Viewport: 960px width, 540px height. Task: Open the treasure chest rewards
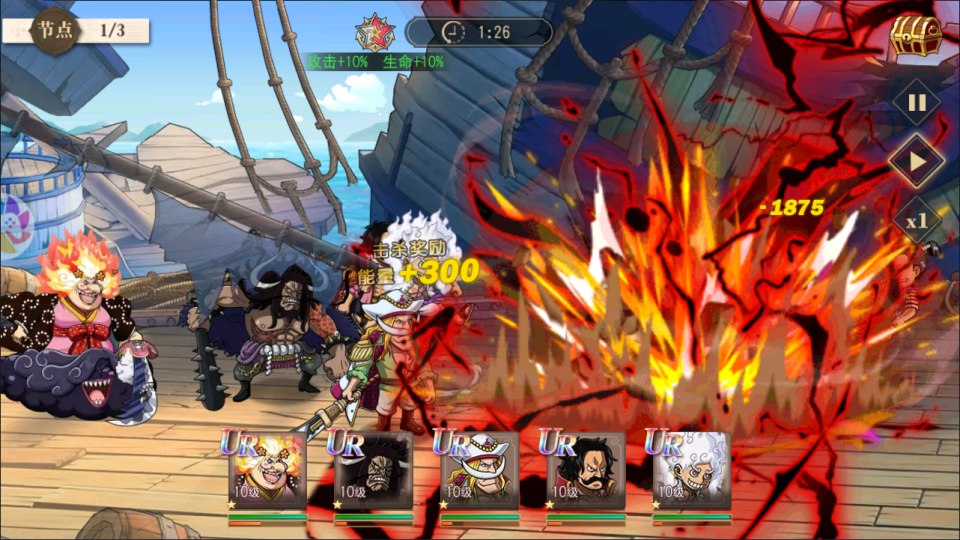[x=915, y=37]
